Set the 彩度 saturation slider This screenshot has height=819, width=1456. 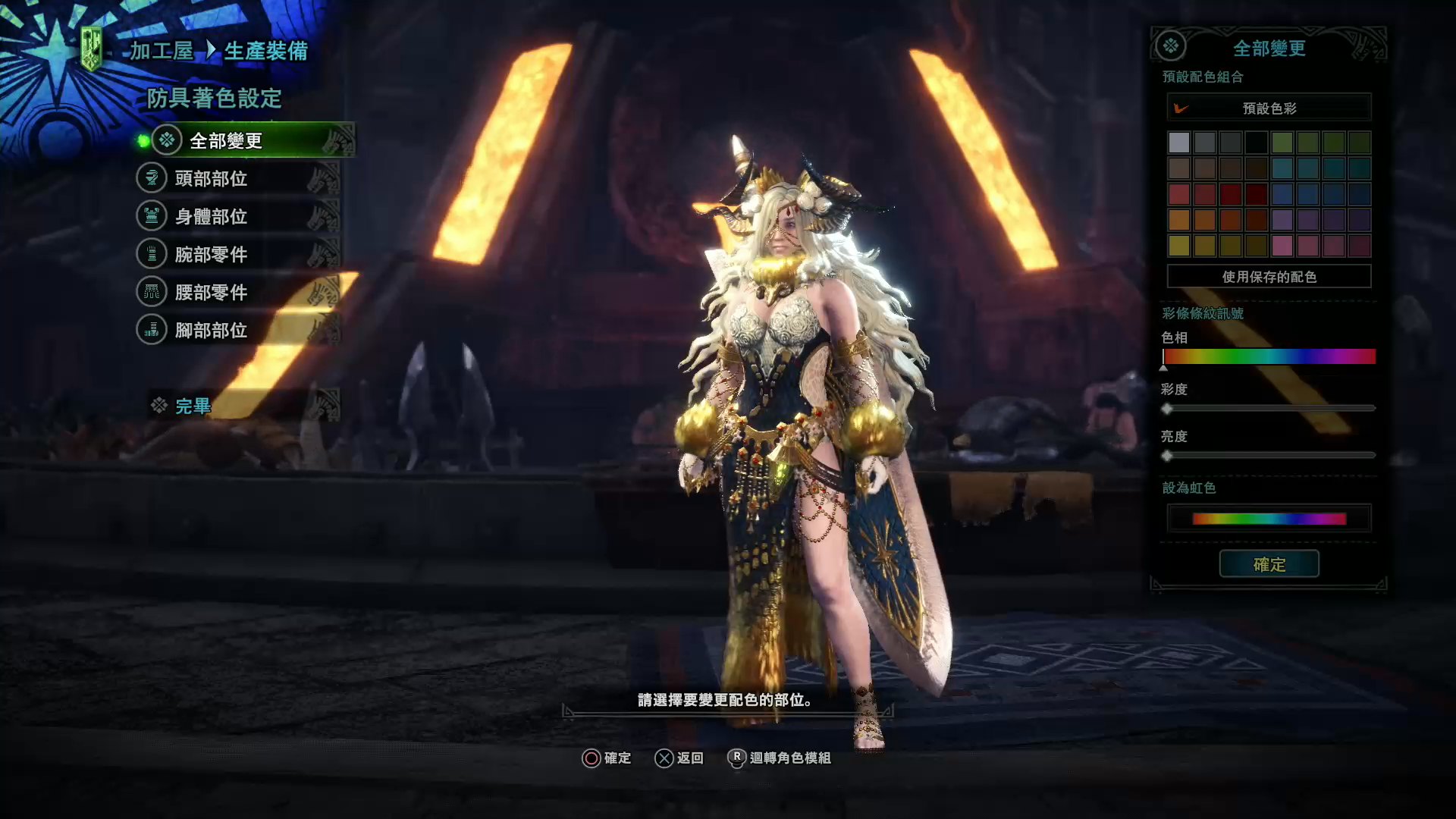click(x=1269, y=409)
